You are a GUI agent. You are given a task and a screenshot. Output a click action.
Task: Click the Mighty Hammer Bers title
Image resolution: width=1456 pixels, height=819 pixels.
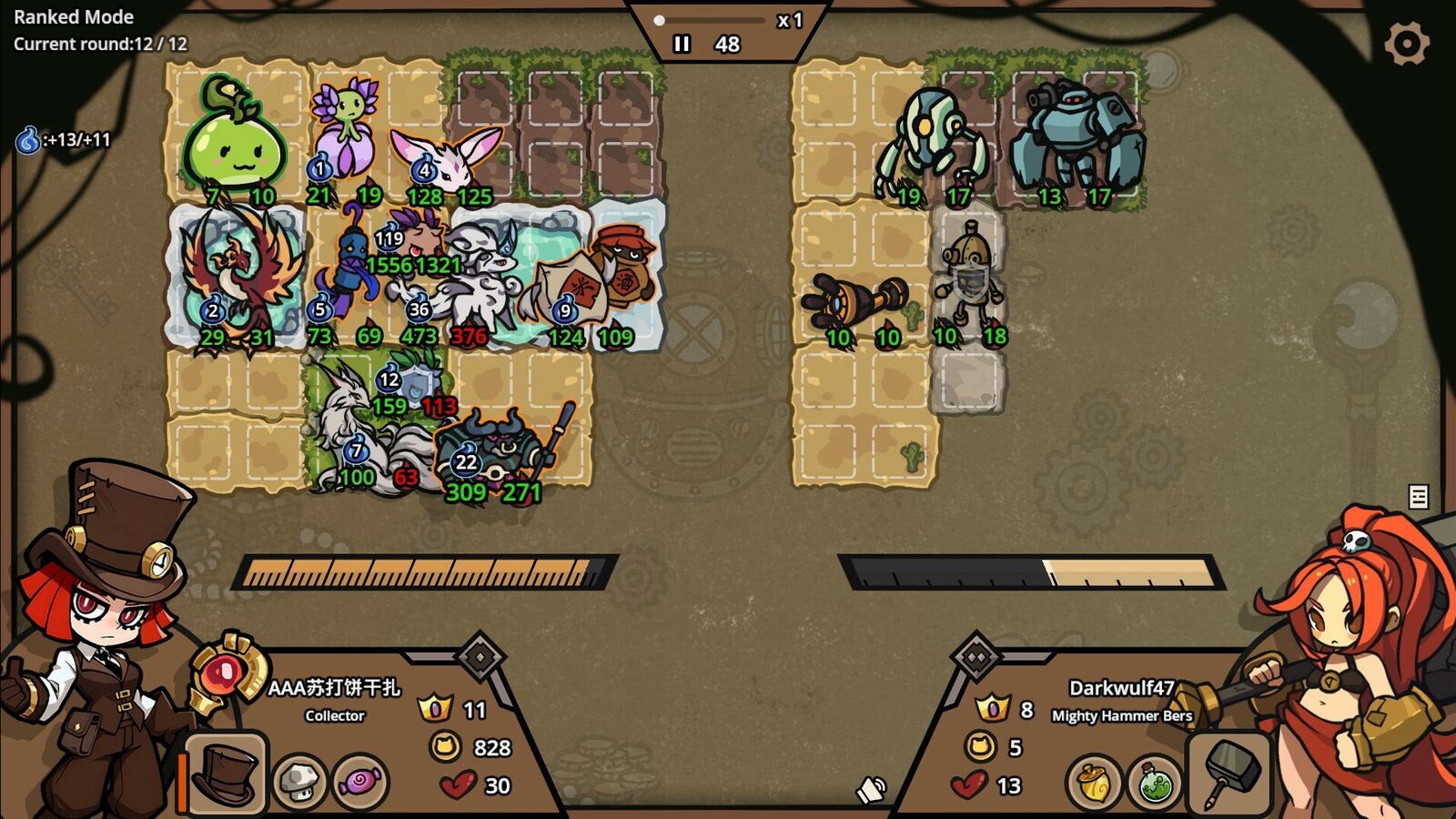pos(1122,717)
